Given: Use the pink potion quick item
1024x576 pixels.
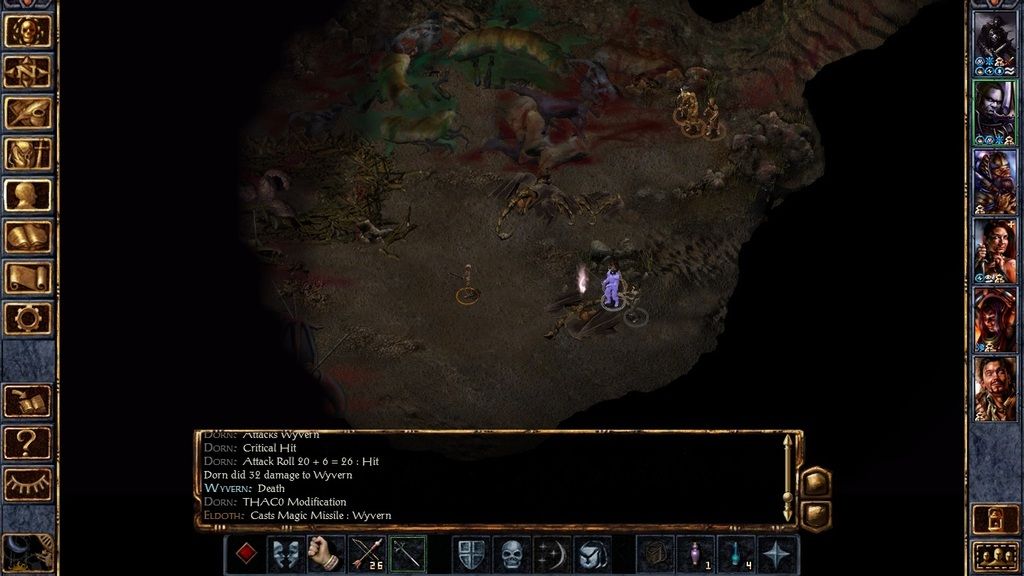Looking at the screenshot, I should pos(696,554).
